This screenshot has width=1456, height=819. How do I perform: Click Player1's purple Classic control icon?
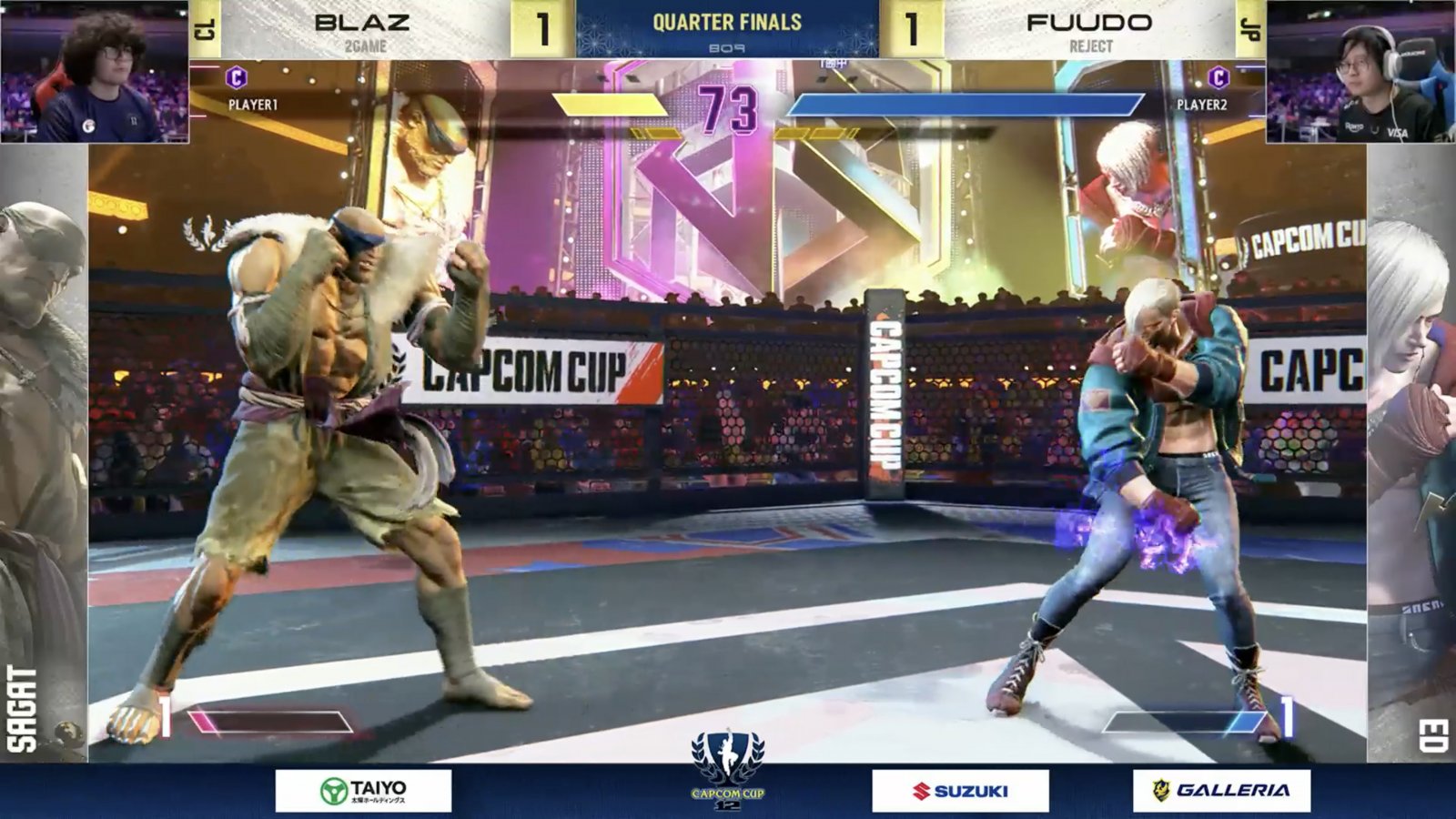coord(237,78)
